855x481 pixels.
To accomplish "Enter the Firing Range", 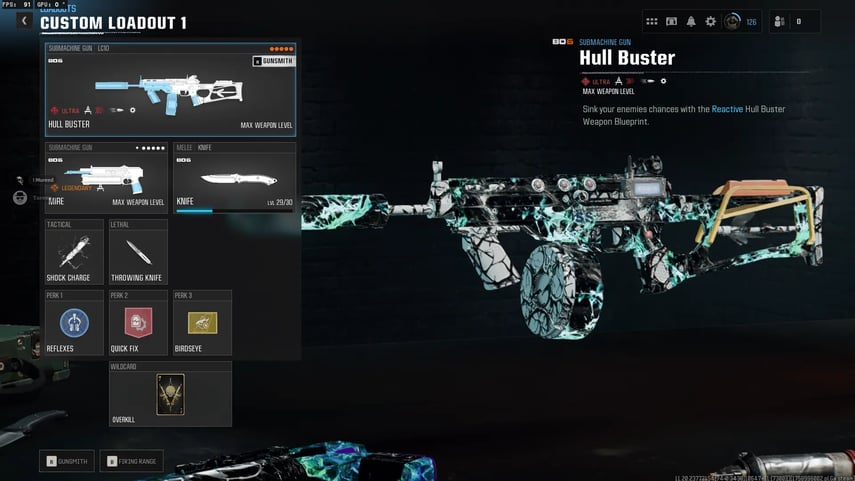I will click(x=131, y=461).
